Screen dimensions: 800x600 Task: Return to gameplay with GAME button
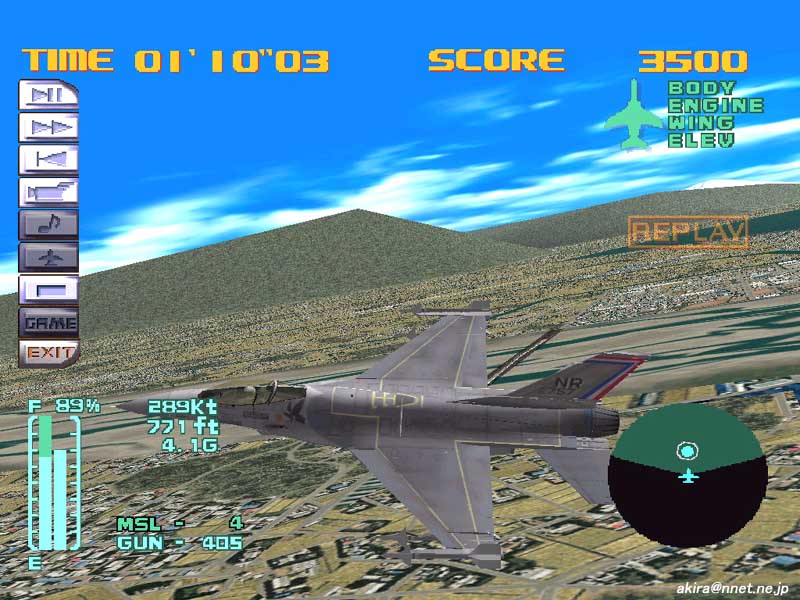[48, 322]
